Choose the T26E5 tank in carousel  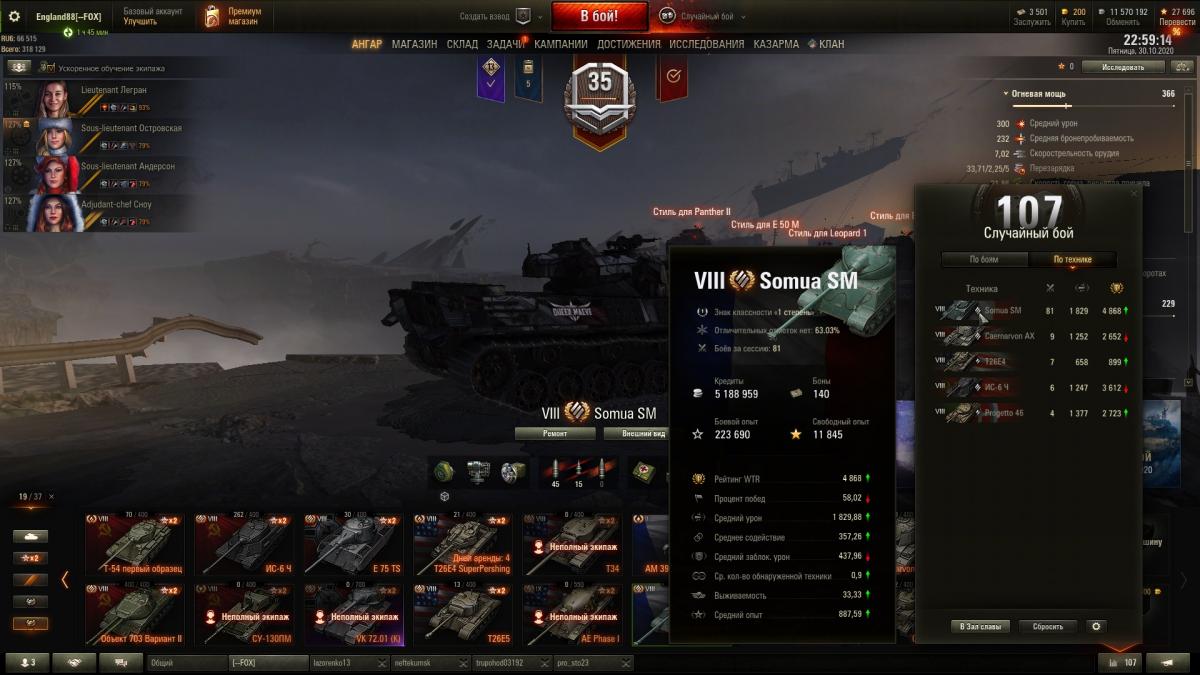464,614
